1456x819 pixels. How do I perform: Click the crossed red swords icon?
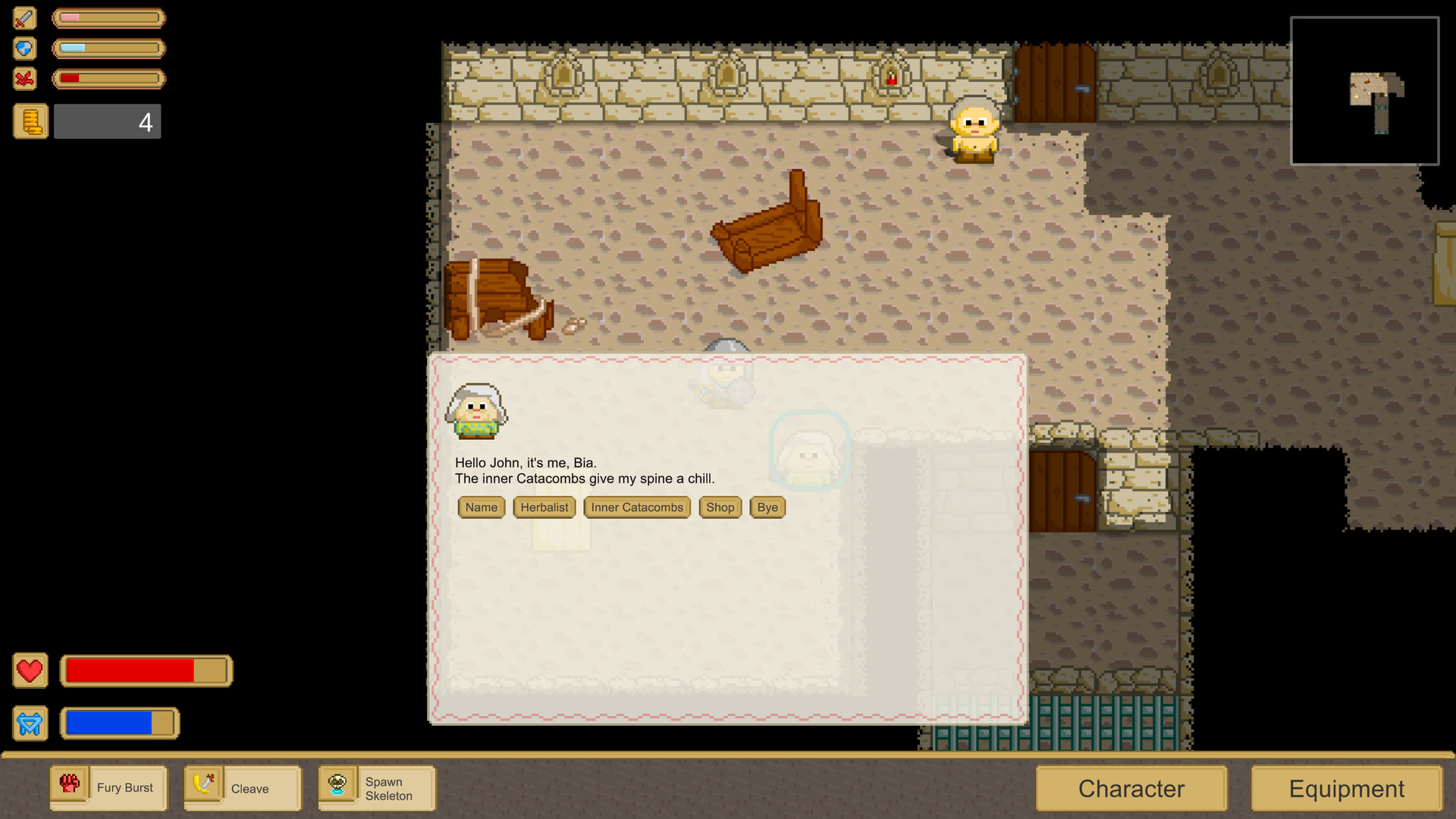coord(25,78)
